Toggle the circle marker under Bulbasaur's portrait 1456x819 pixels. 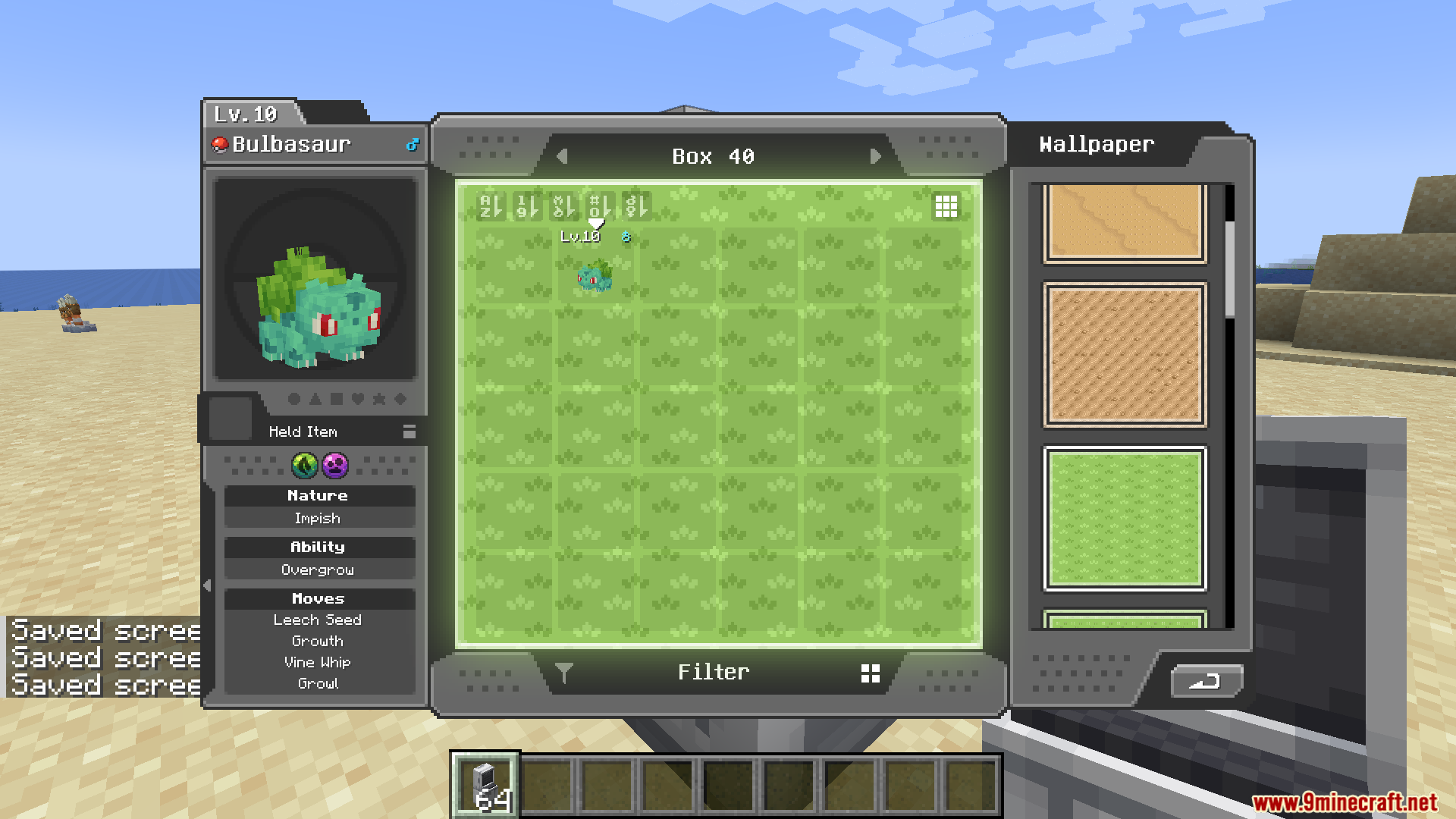click(x=294, y=399)
